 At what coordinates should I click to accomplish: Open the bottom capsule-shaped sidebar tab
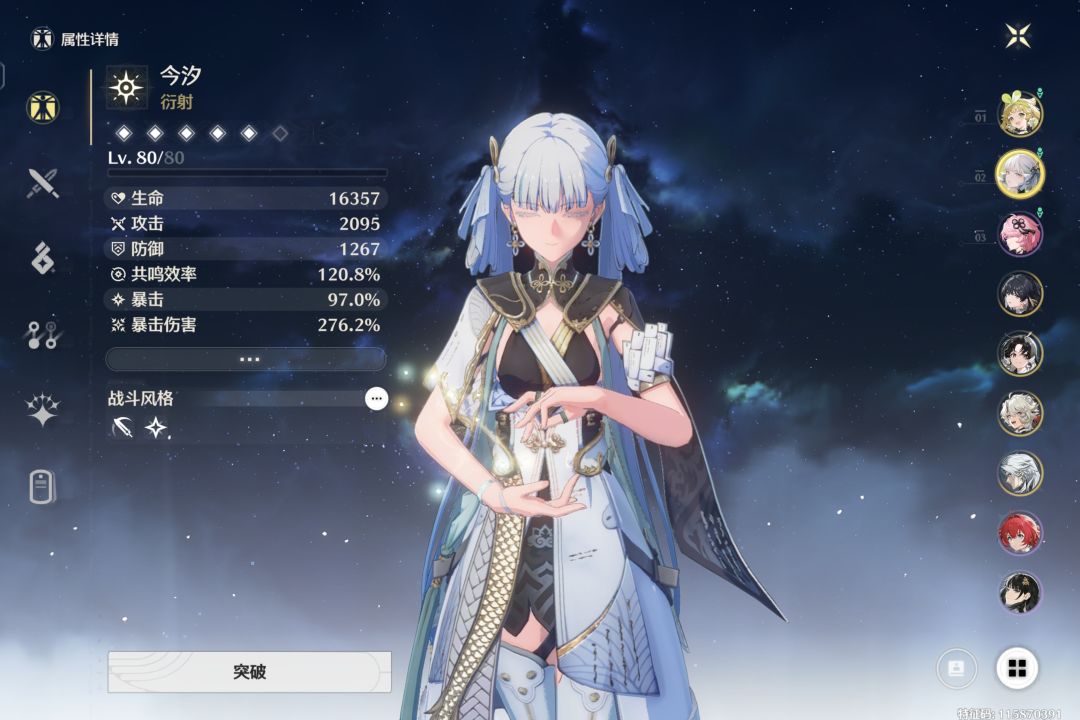[x=42, y=487]
